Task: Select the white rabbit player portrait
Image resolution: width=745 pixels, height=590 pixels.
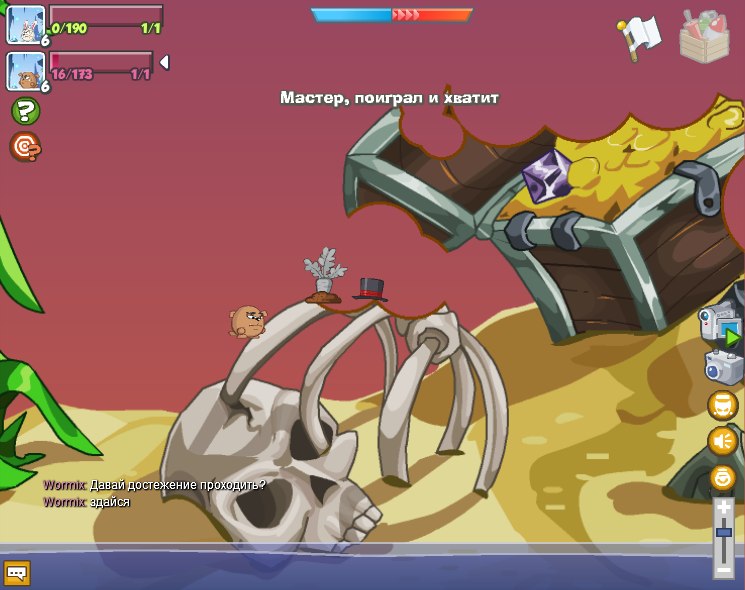Action: pyautogui.click(x=25, y=24)
